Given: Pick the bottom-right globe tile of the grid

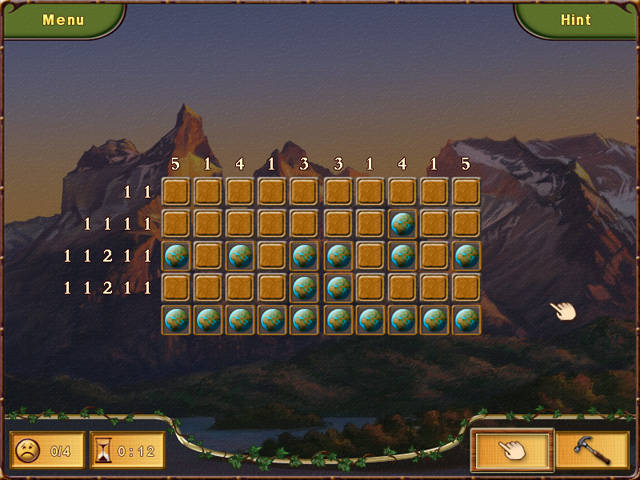Looking at the screenshot, I should point(466,320).
